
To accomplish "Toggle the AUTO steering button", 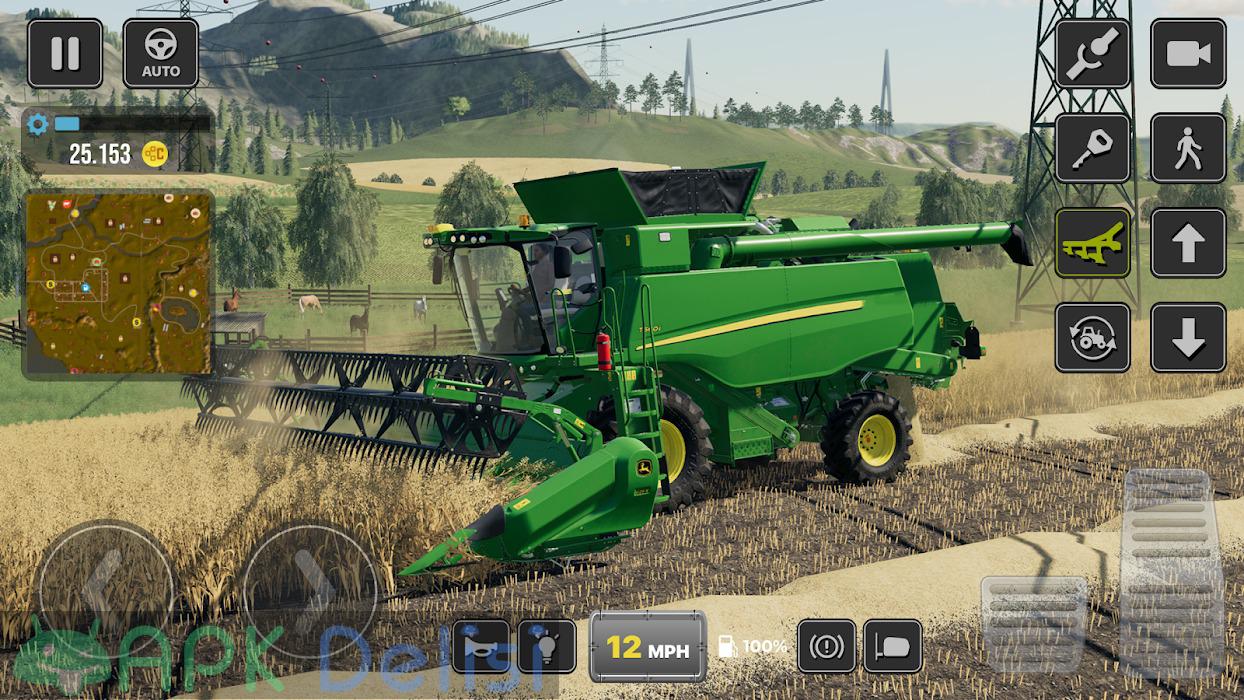I will 160,53.
